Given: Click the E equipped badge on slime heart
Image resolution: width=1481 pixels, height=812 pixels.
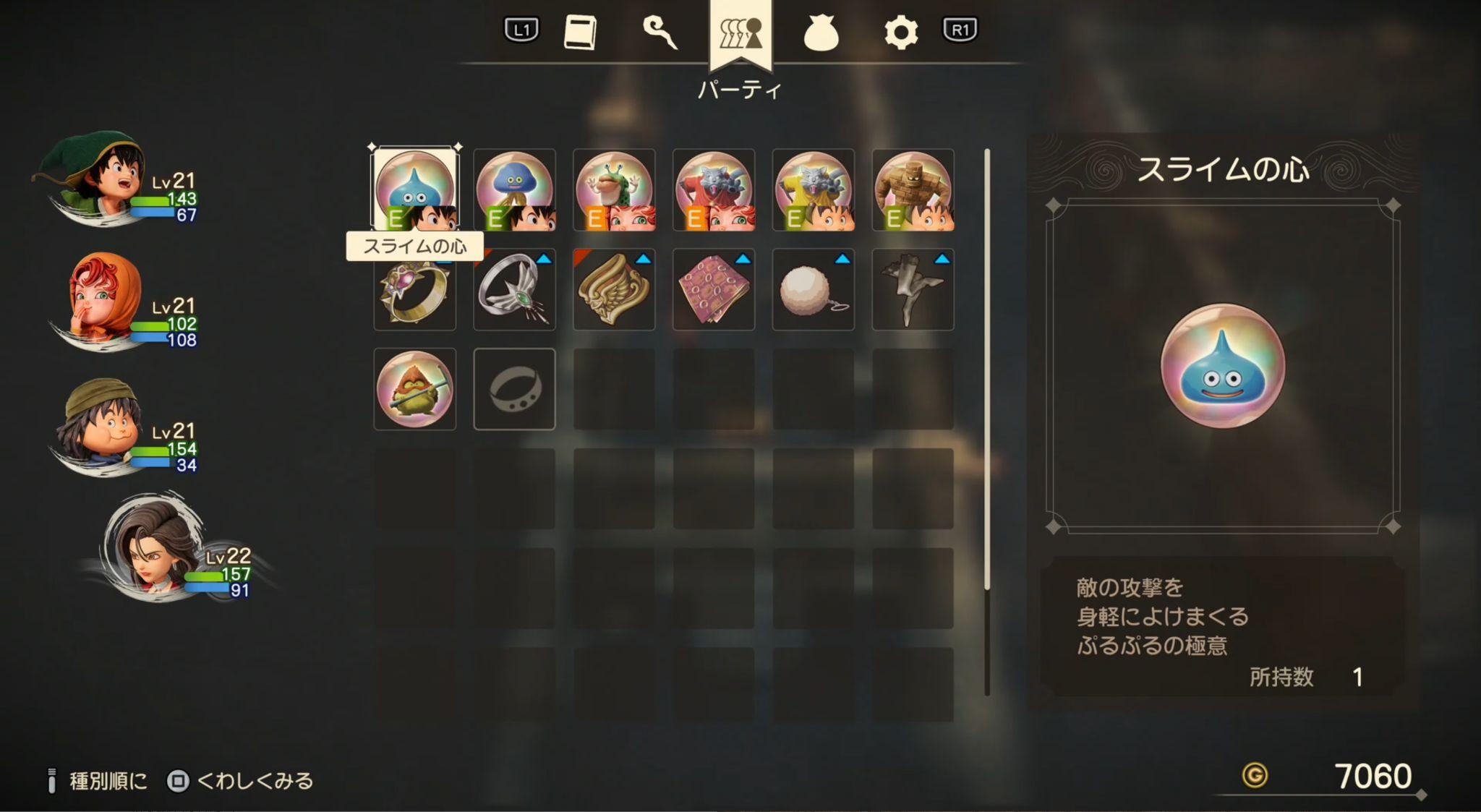Looking at the screenshot, I should [396, 218].
